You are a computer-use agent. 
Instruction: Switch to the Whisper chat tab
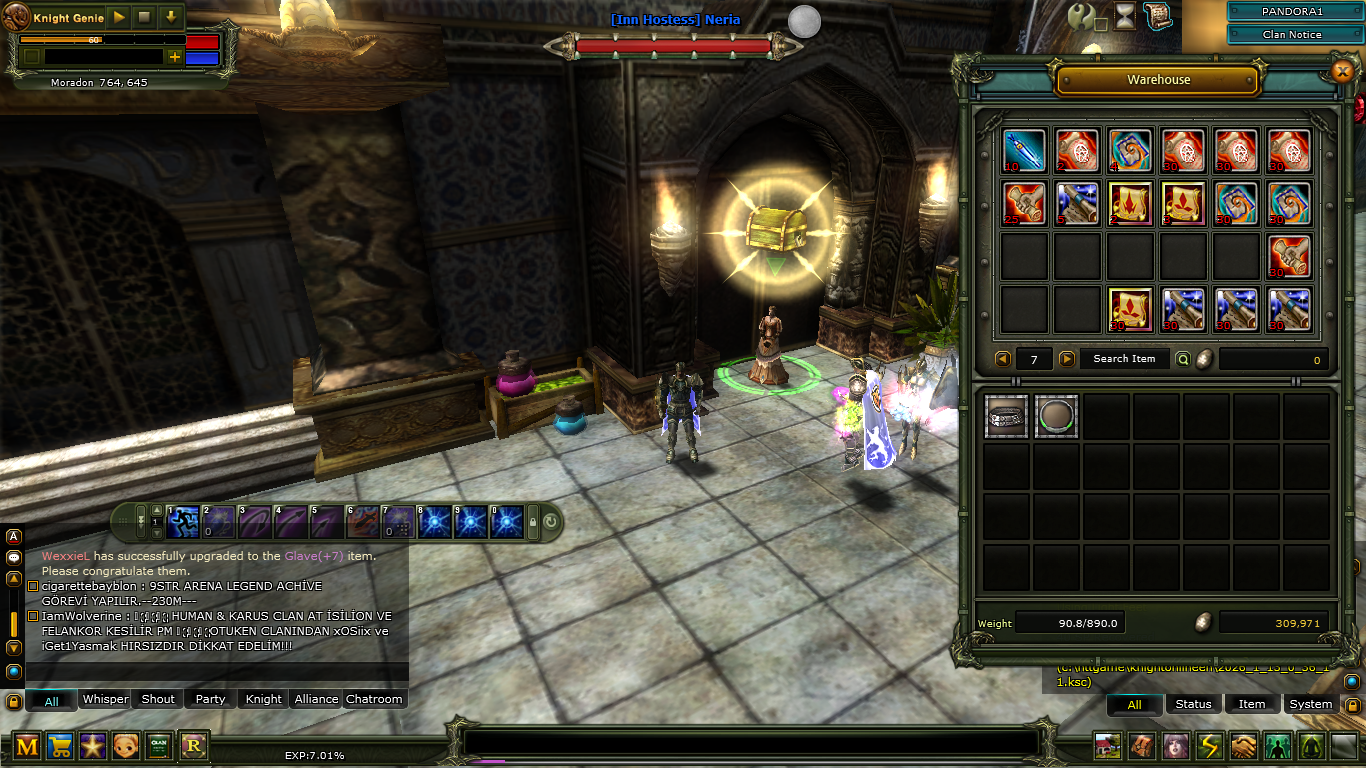105,700
